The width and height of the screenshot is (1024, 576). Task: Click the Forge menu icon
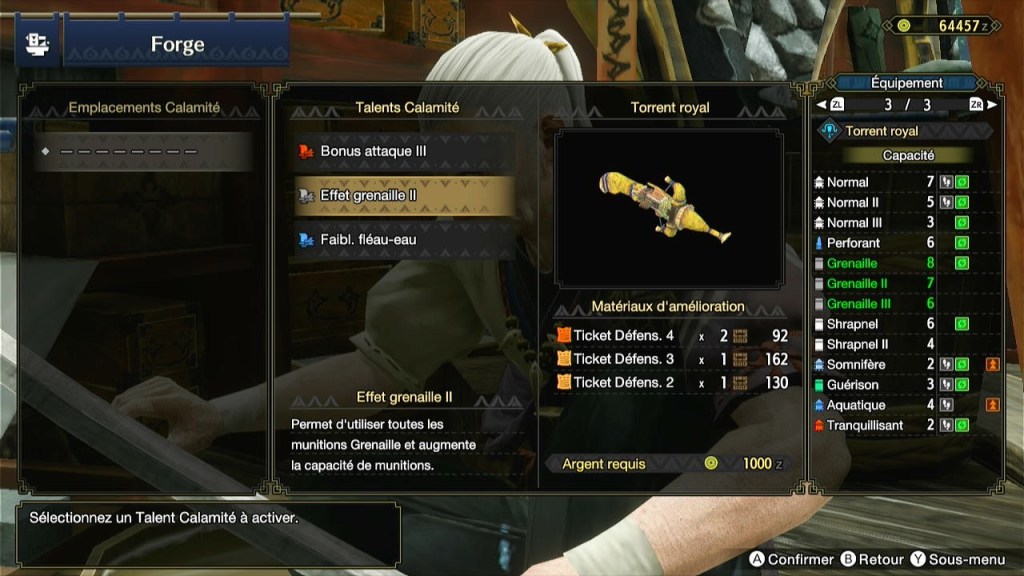click(x=34, y=45)
